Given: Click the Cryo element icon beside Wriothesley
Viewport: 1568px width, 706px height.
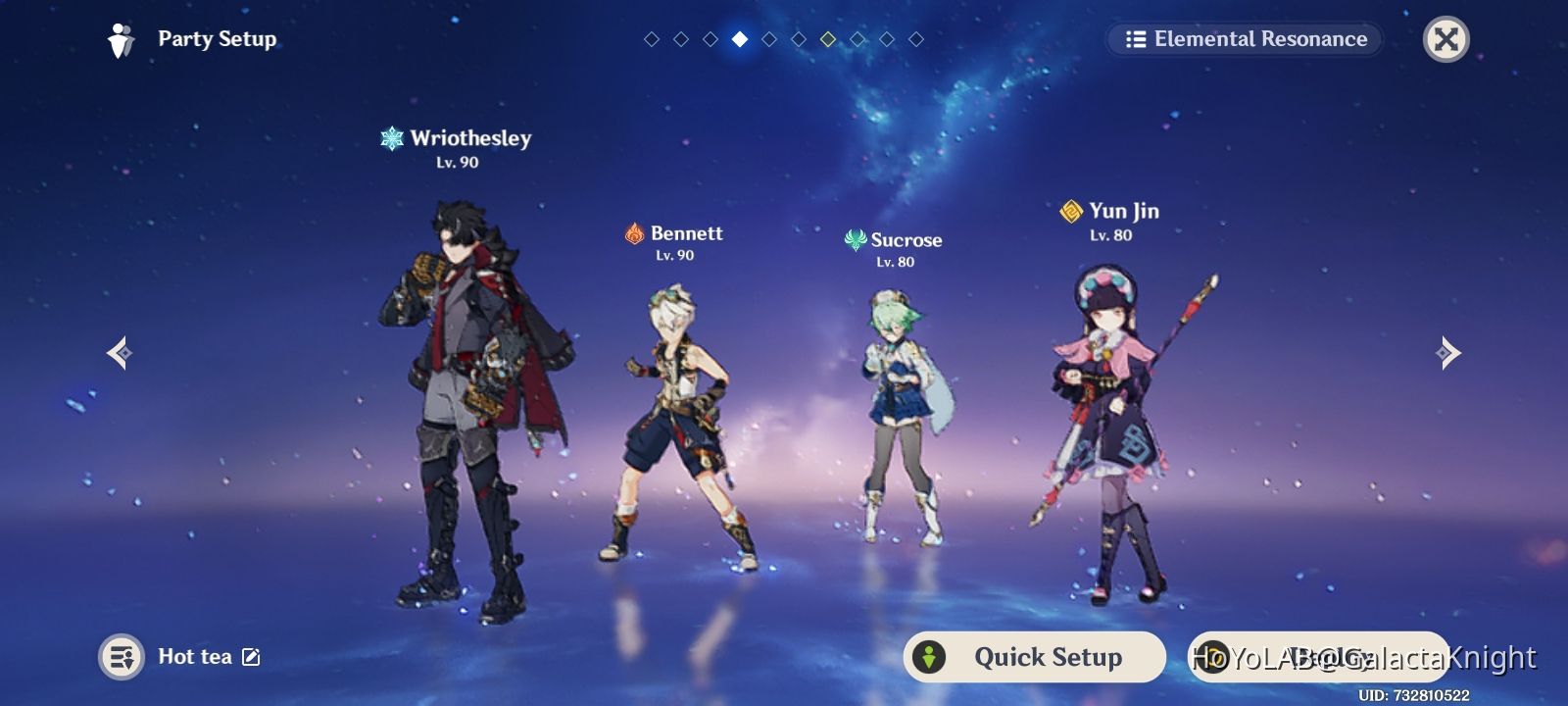Looking at the screenshot, I should tap(392, 138).
